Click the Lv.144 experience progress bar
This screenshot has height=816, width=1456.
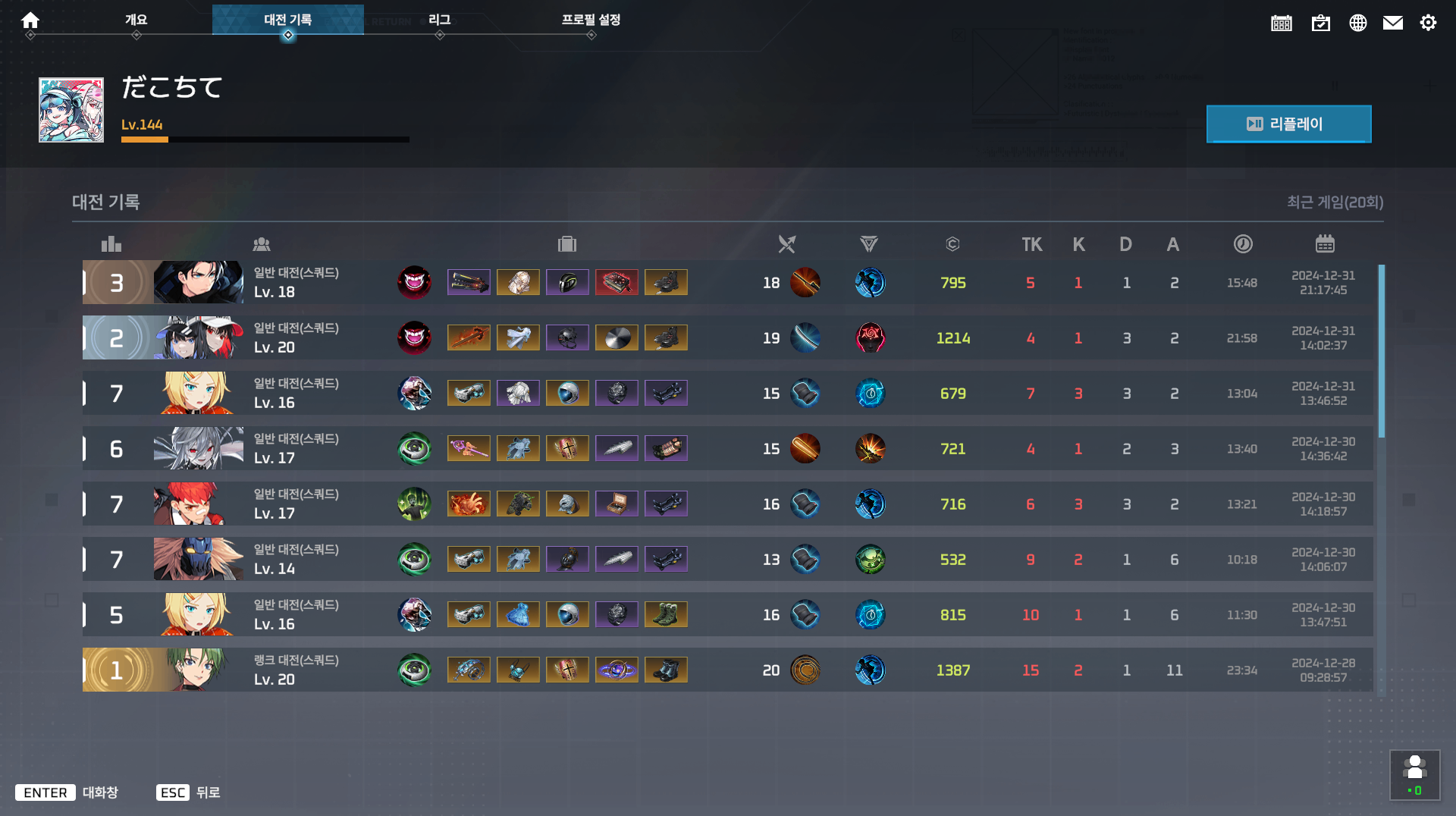click(265, 140)
